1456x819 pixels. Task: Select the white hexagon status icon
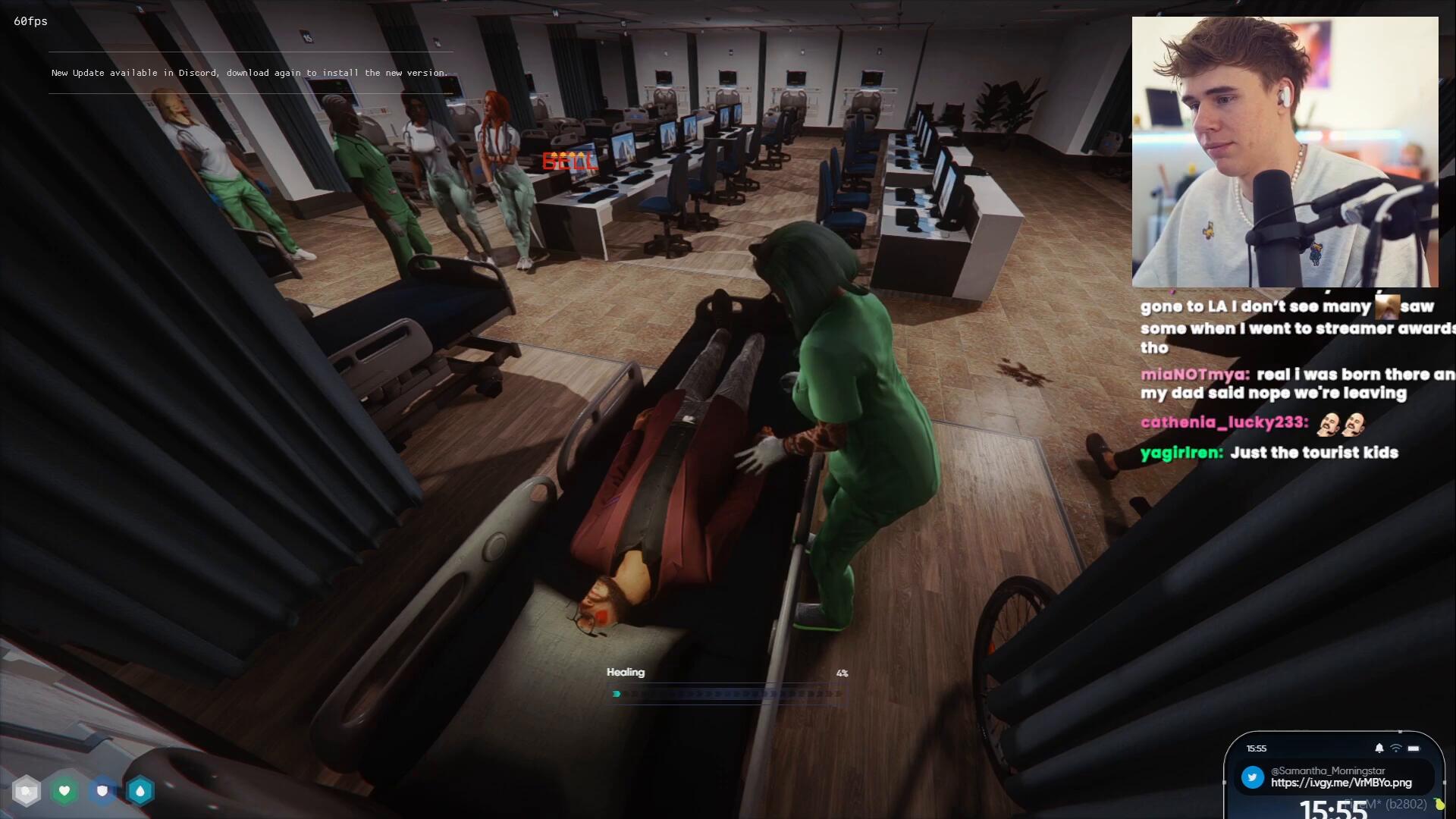27,792
